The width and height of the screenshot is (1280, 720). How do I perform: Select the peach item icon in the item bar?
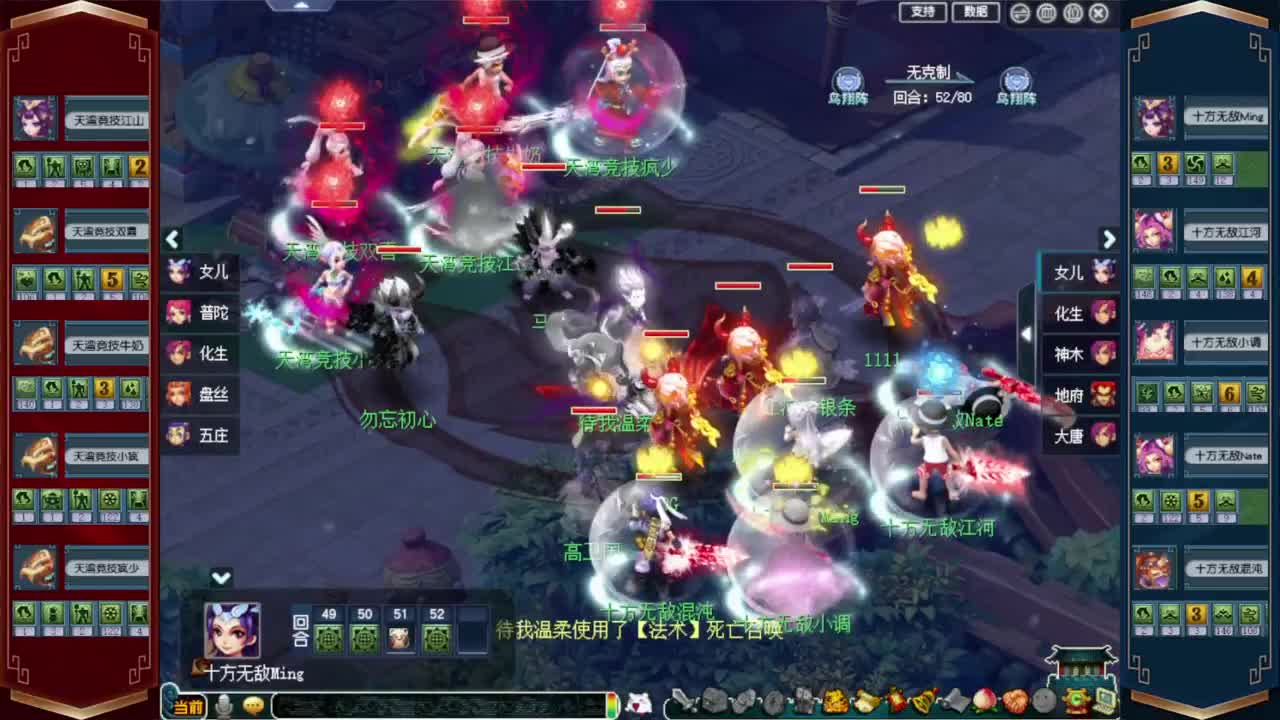click(x=985, y=701)
